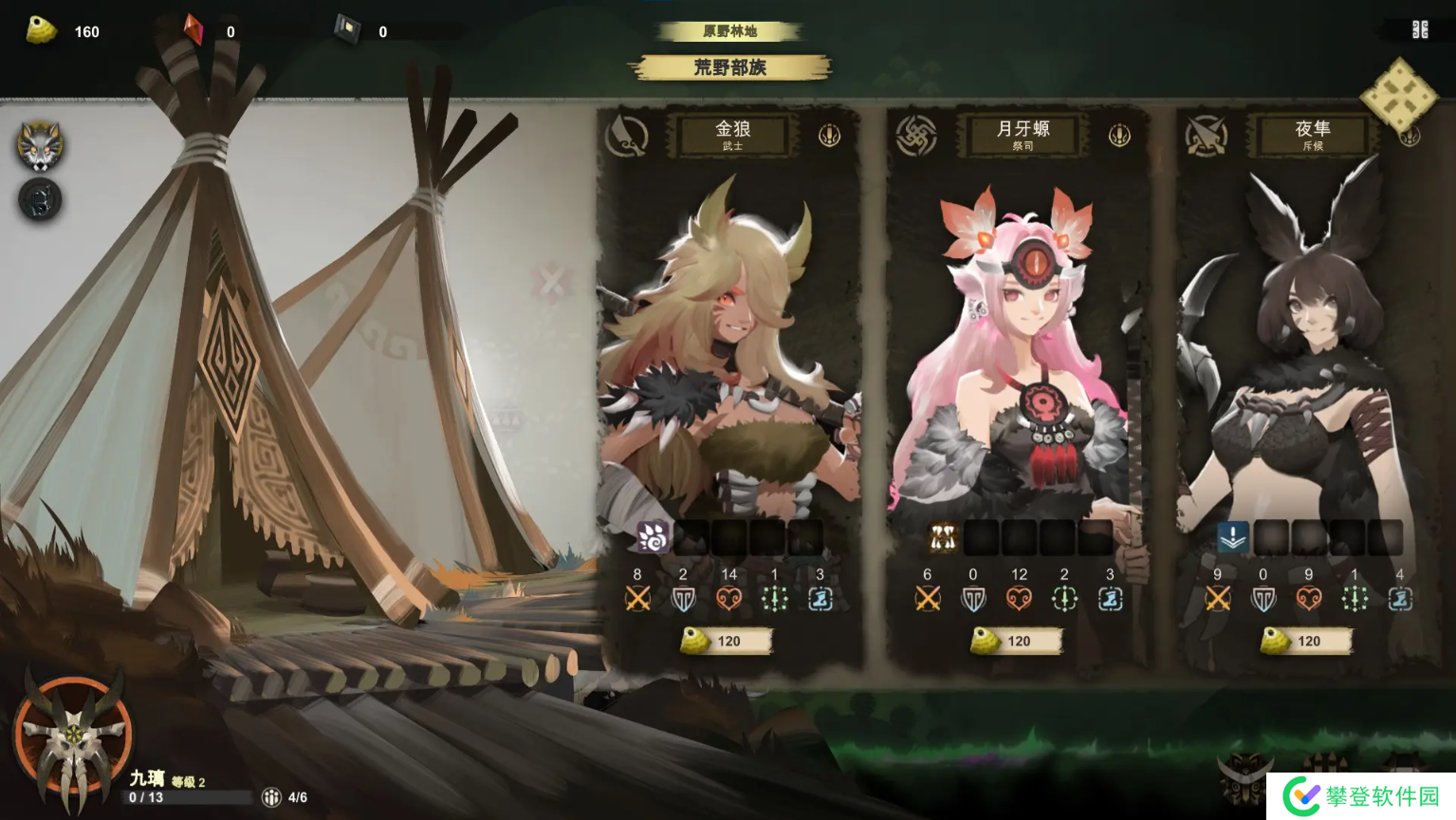Show 月牙螈's swirl class emblem
1456x820 pixels.
coord(916,136)
